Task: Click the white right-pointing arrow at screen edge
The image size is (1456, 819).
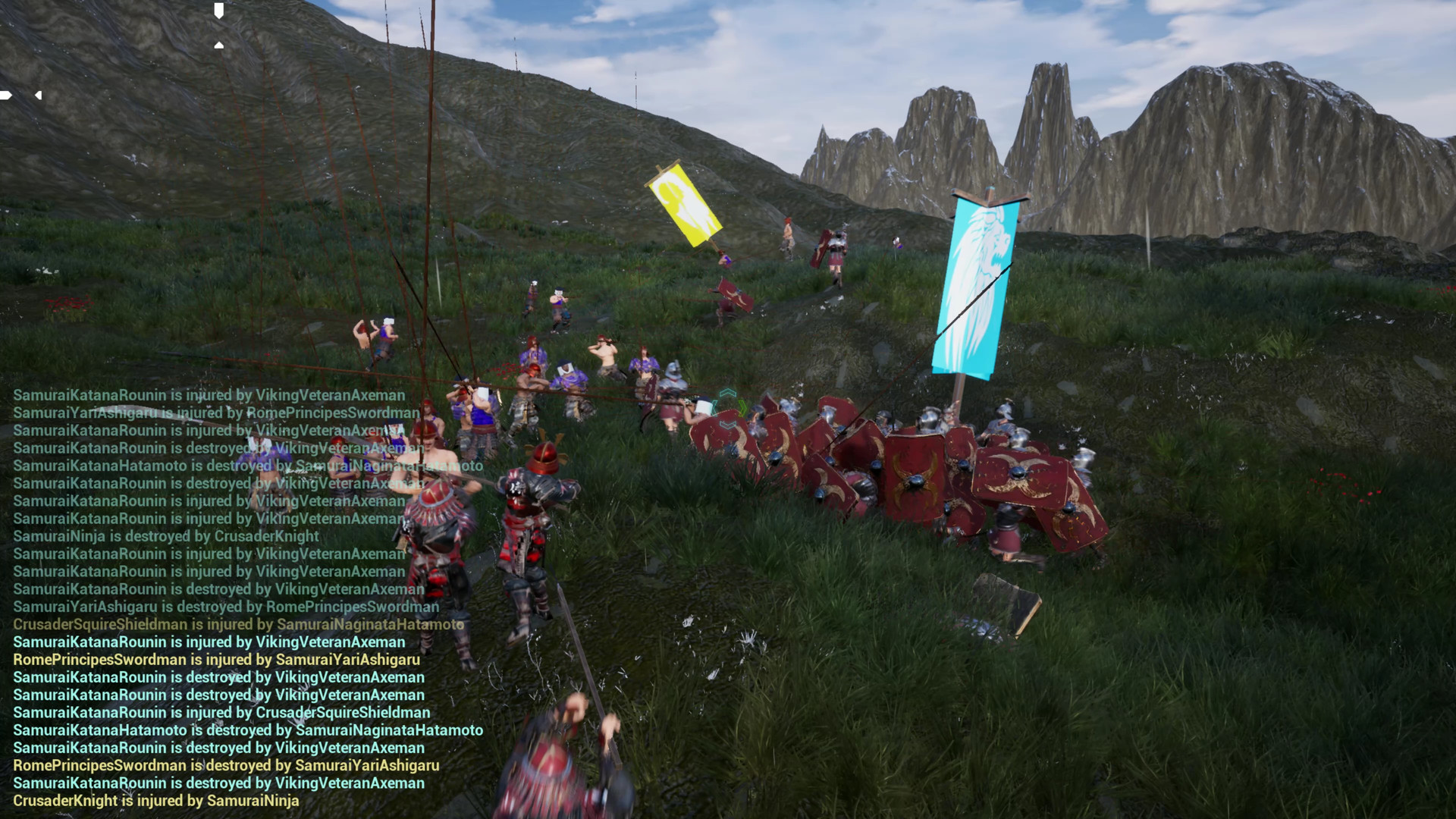Action: tap(5, 95)
